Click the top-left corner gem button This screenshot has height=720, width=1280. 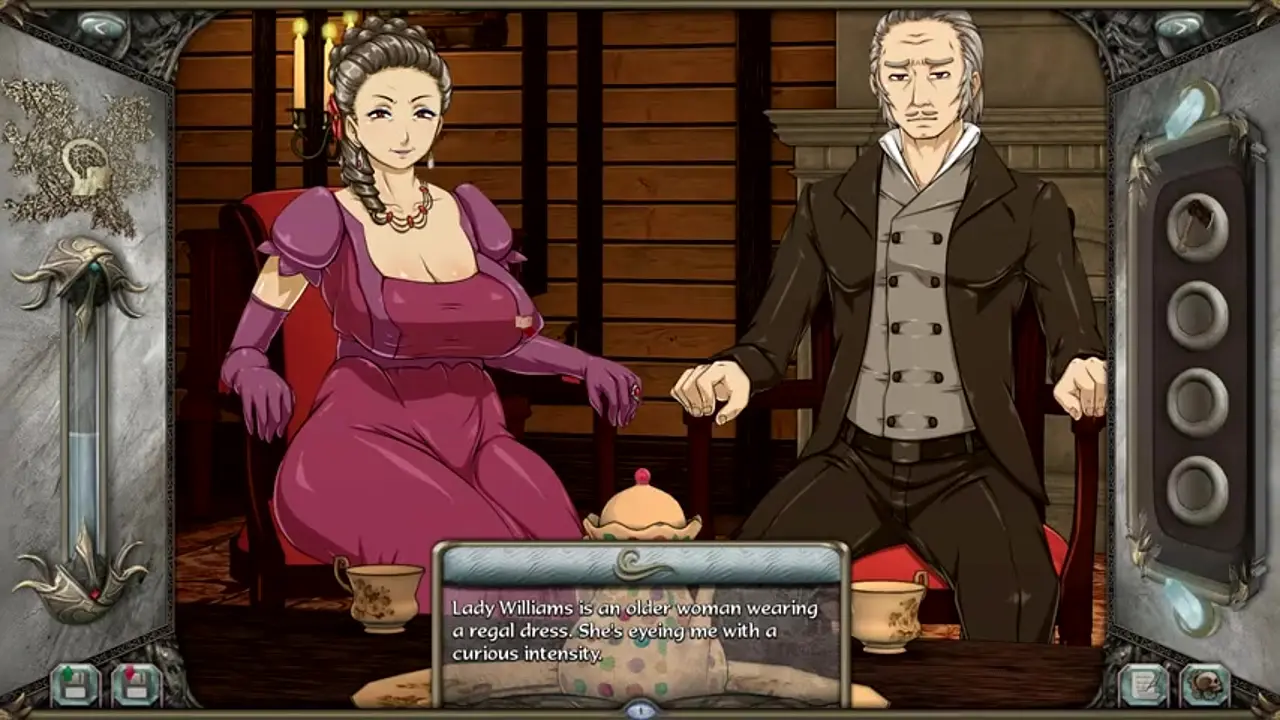102,27
